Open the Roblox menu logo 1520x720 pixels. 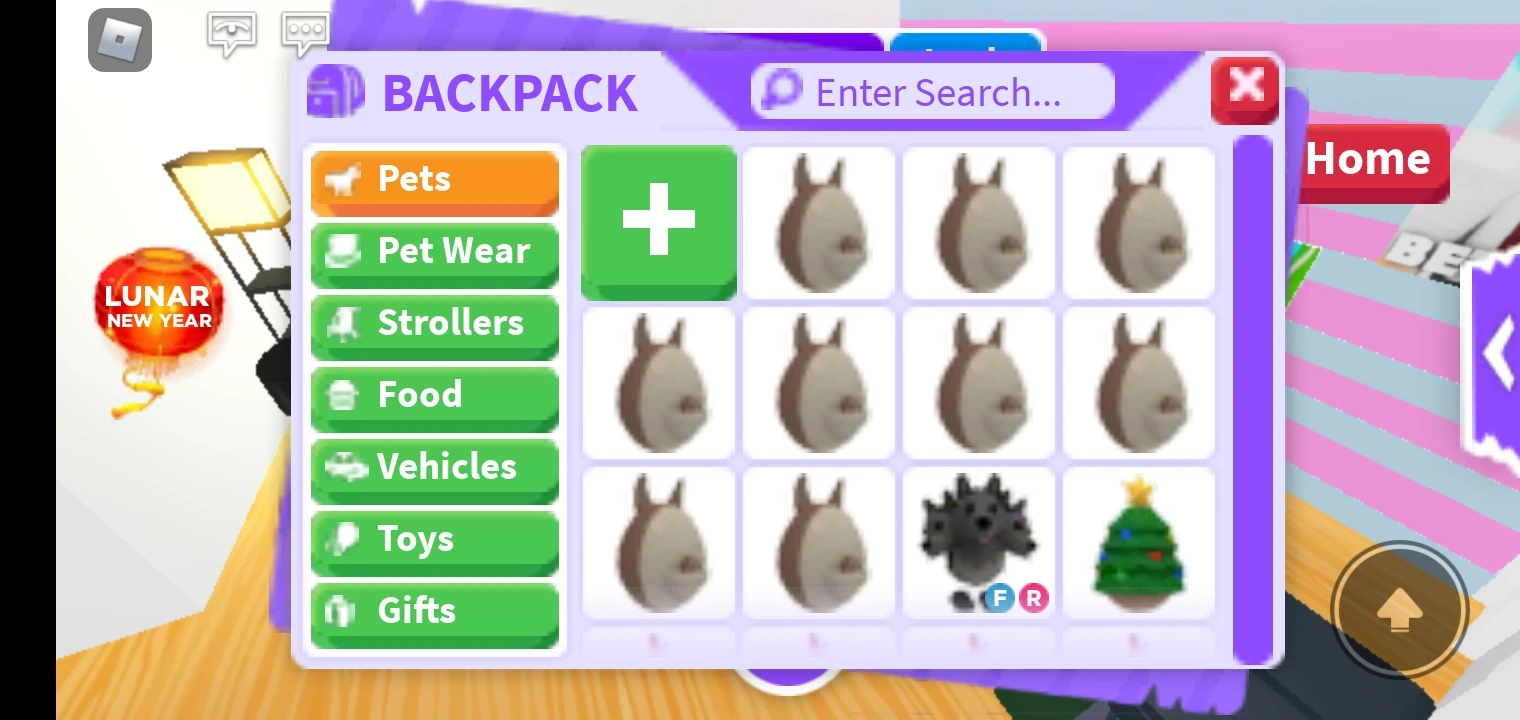click(120, 40)
